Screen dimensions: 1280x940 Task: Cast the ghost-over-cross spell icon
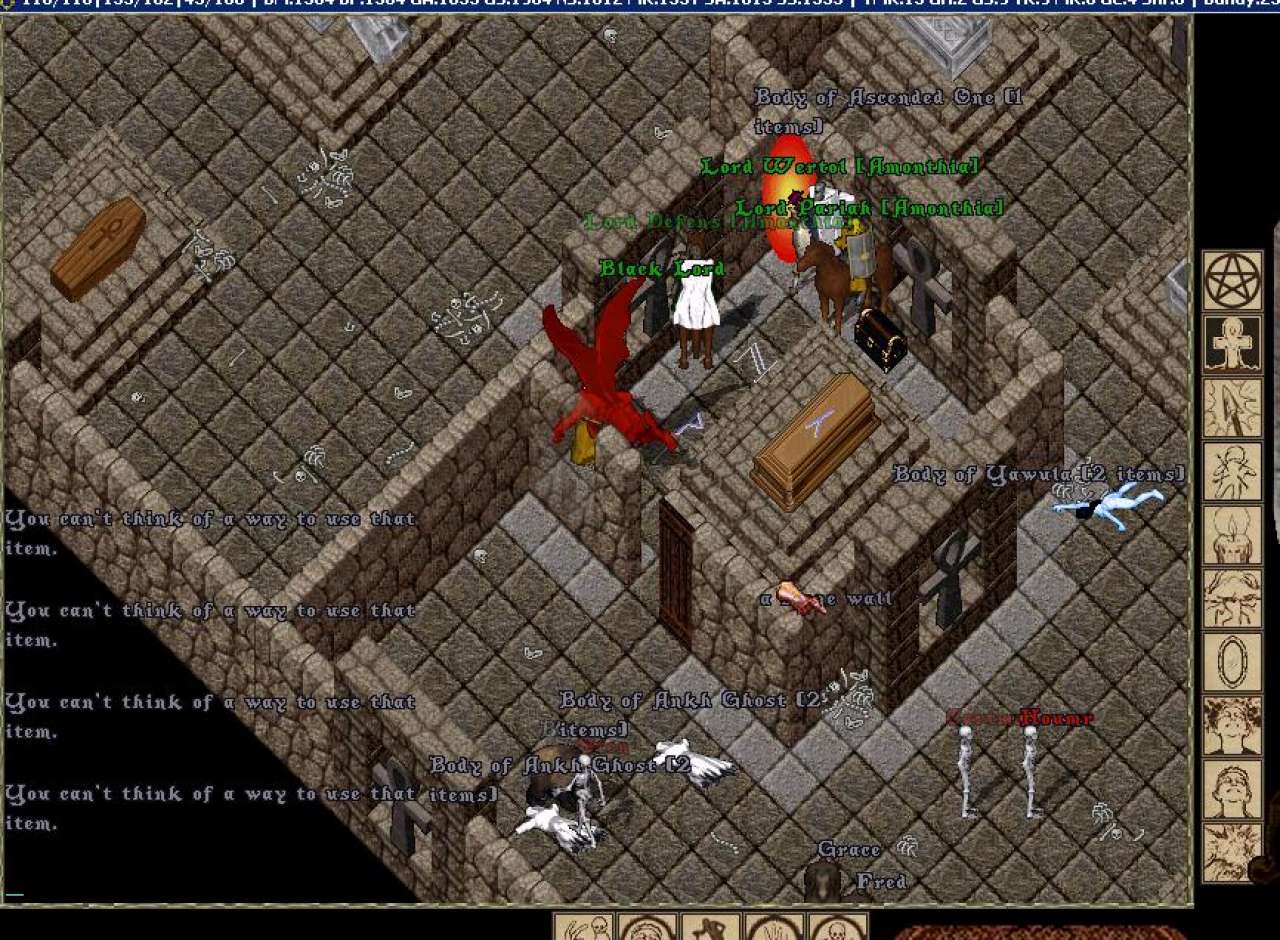1232,345
